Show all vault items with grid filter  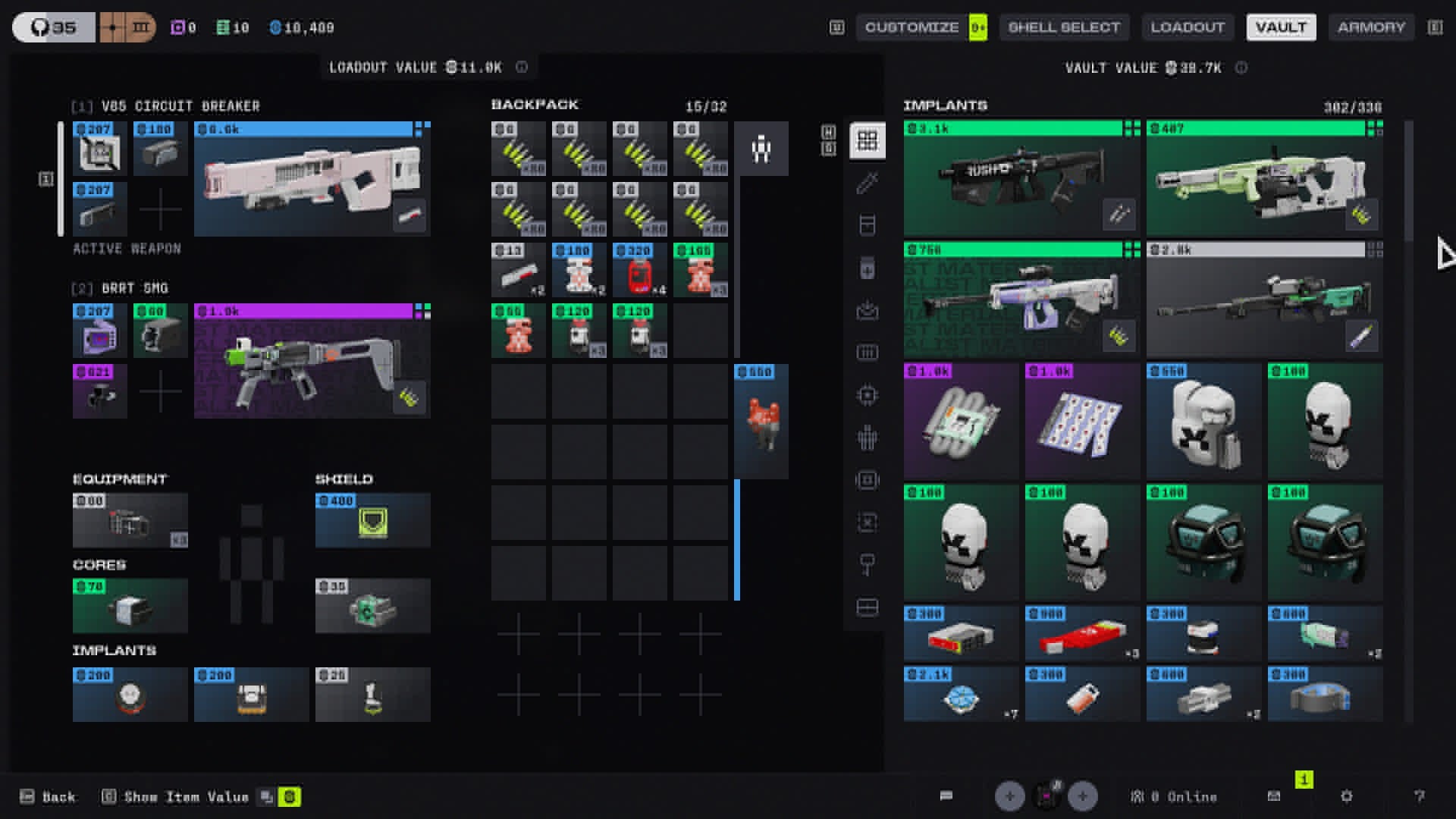point(867,140)
